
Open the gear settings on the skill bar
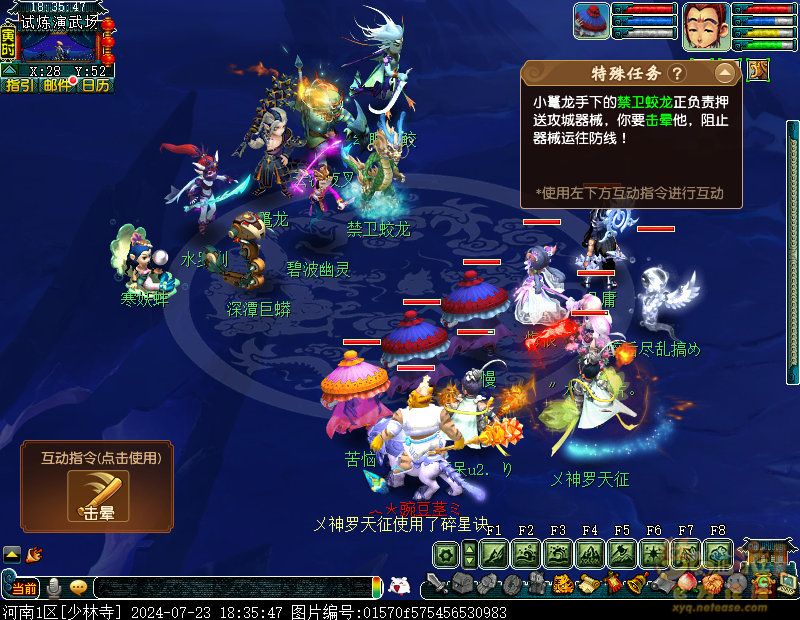point(446,554)
